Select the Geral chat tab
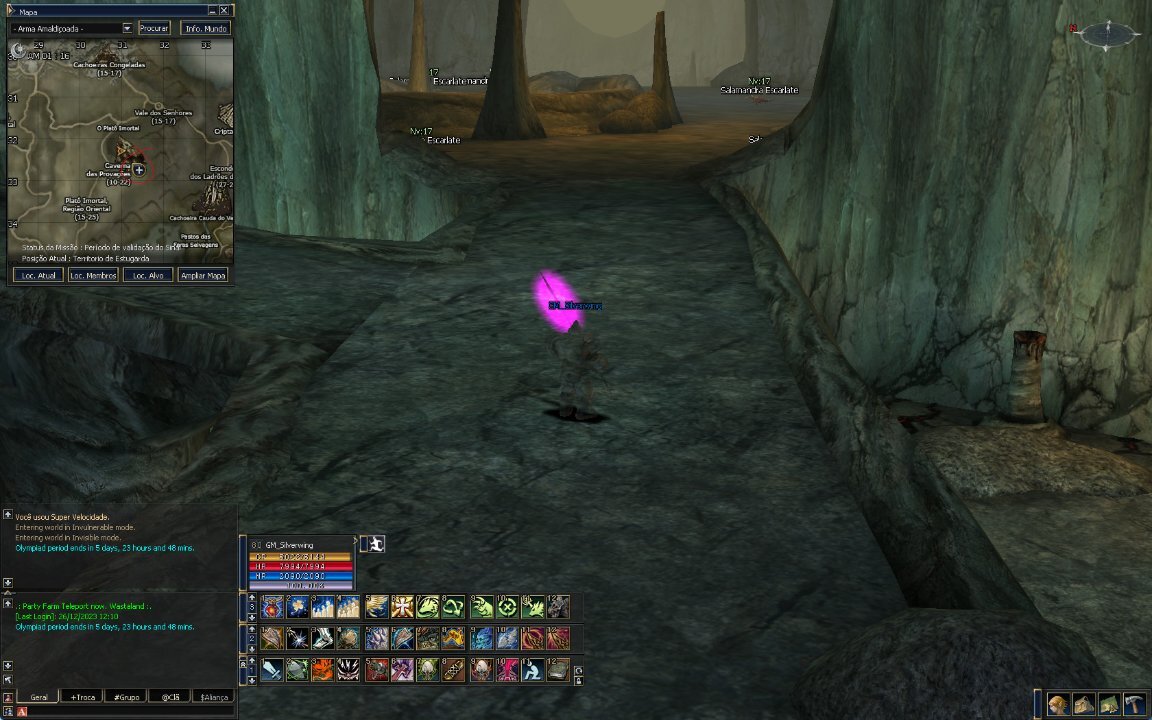This screenshot has height=720, width=1152. tap(39, 697)
